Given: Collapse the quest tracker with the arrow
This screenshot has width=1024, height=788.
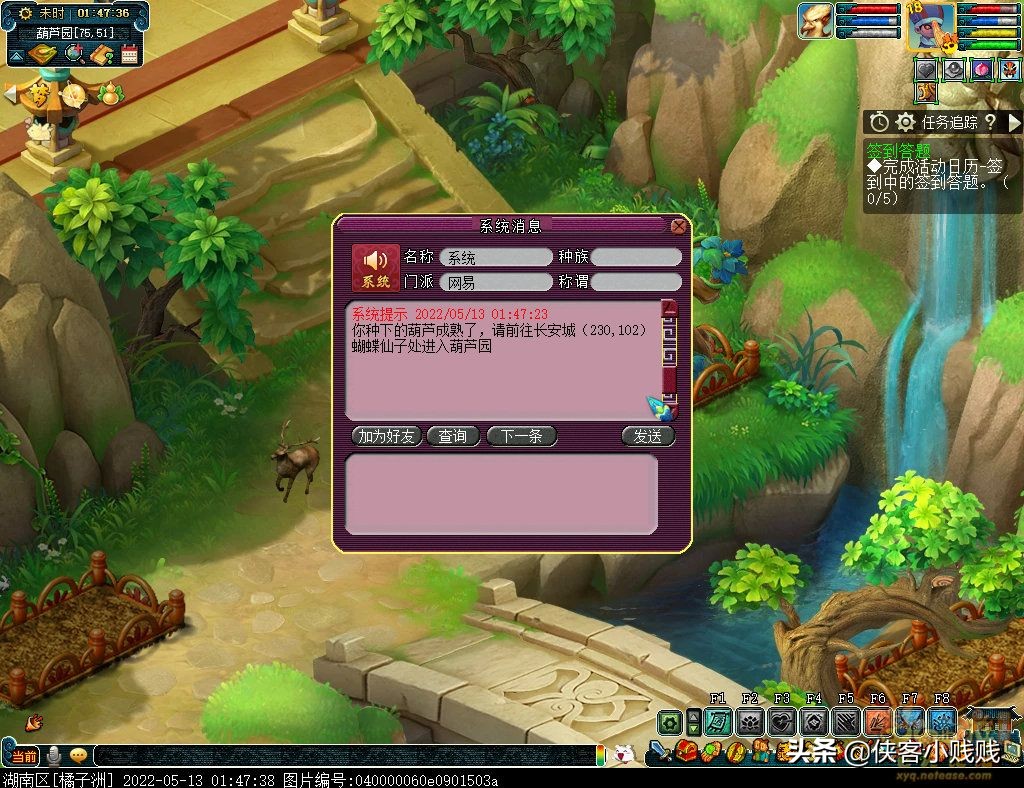Looking at the screenshot, I should [1014, 122].
